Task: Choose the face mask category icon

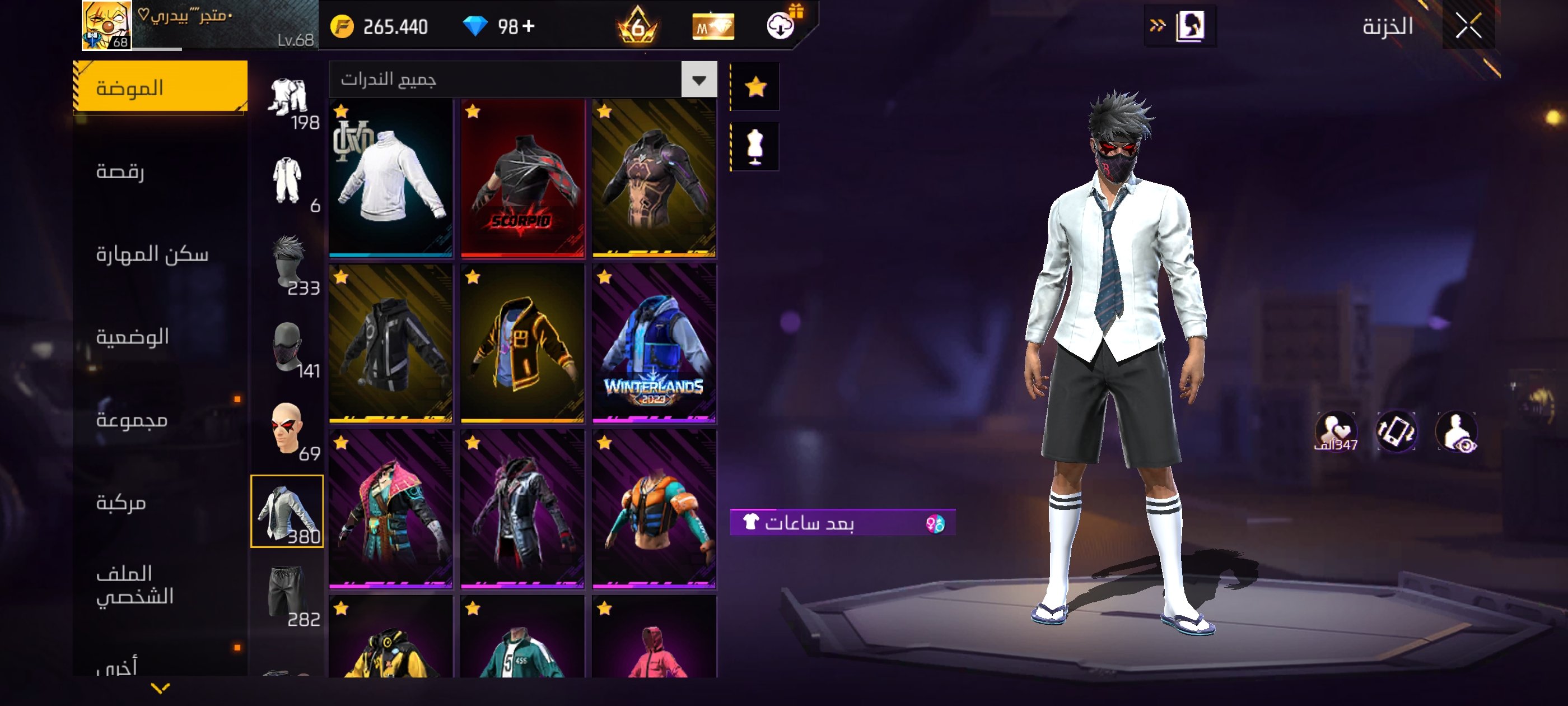Action: tap(286, 346)
